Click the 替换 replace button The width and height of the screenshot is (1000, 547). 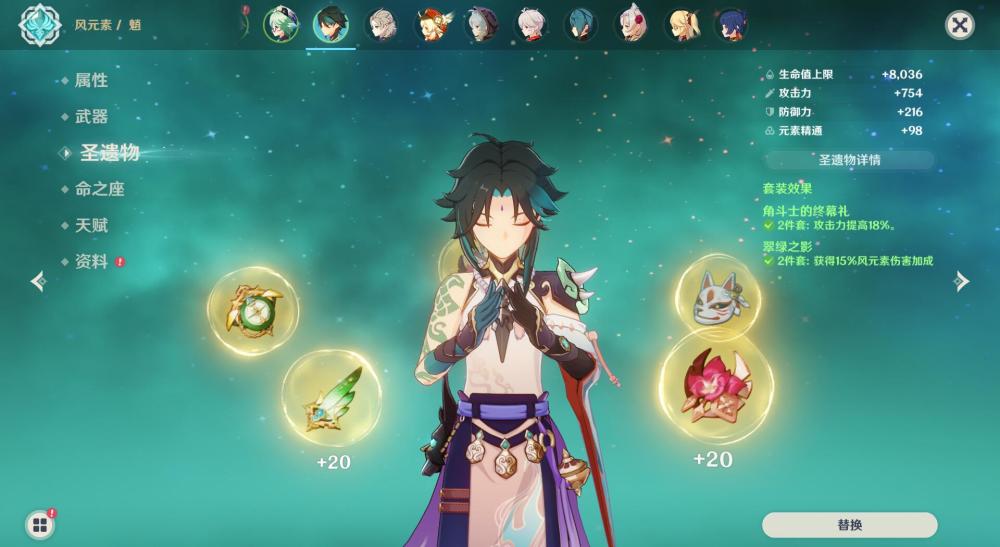(x=849, y=525)
